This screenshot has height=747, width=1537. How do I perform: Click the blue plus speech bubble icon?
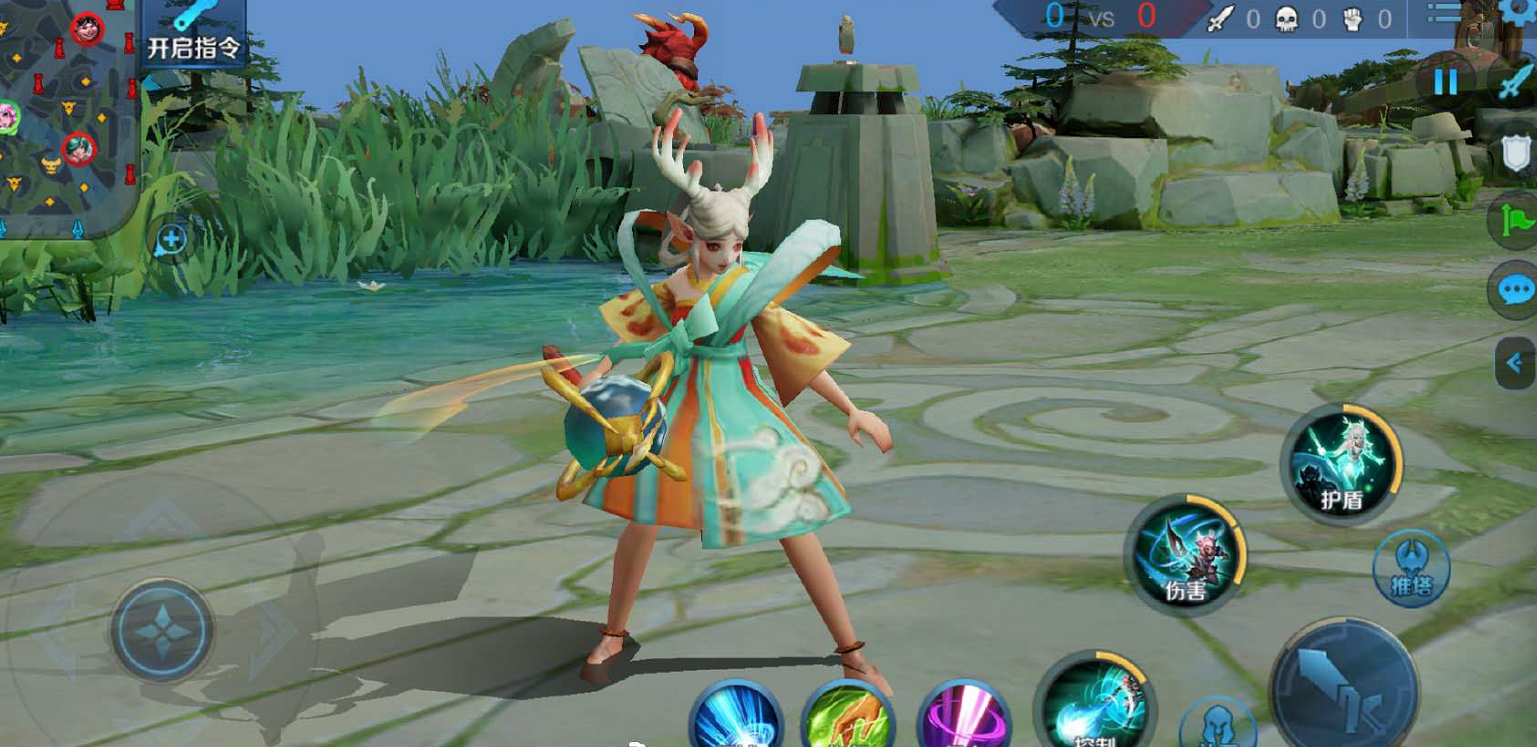point(171,240)
